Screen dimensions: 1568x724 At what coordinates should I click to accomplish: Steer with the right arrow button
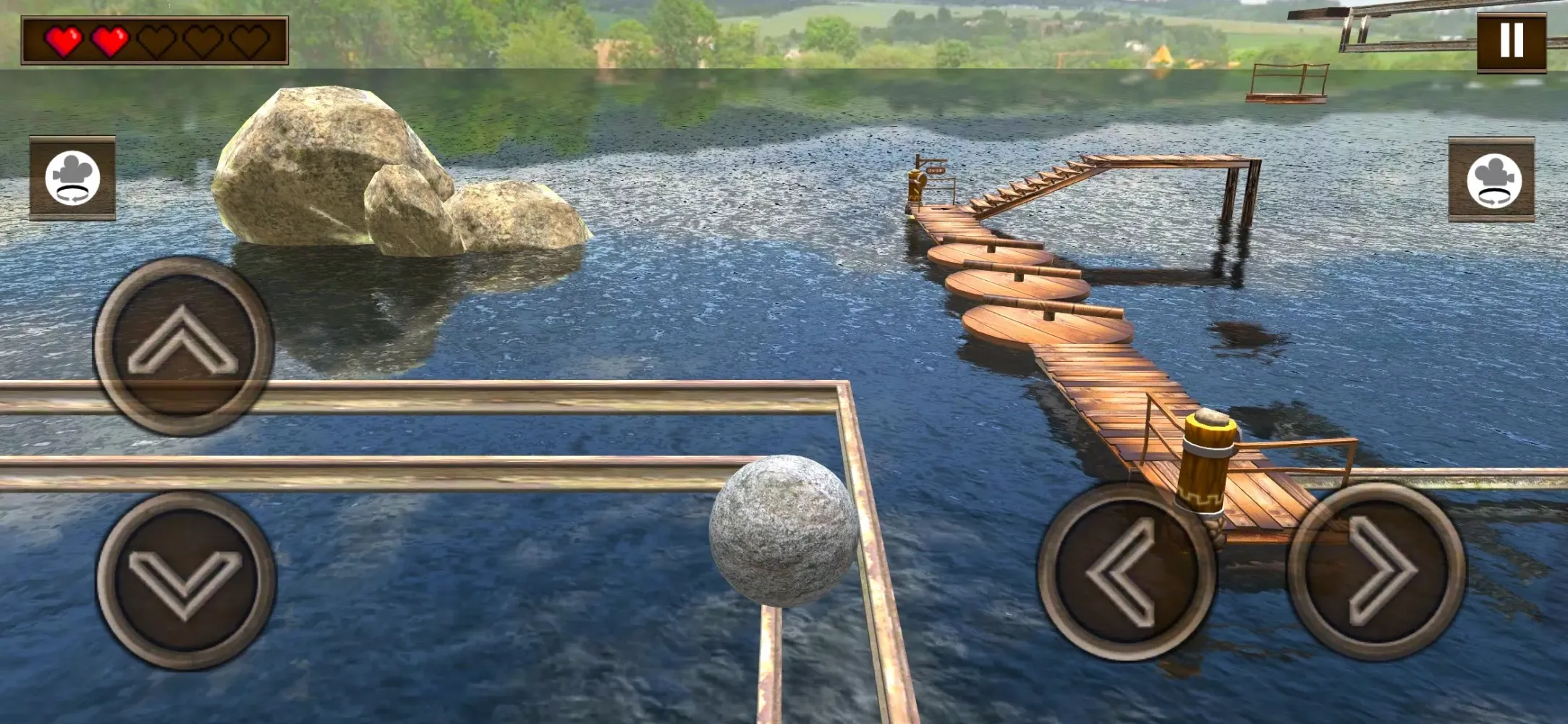click(x=1376, y=571)
